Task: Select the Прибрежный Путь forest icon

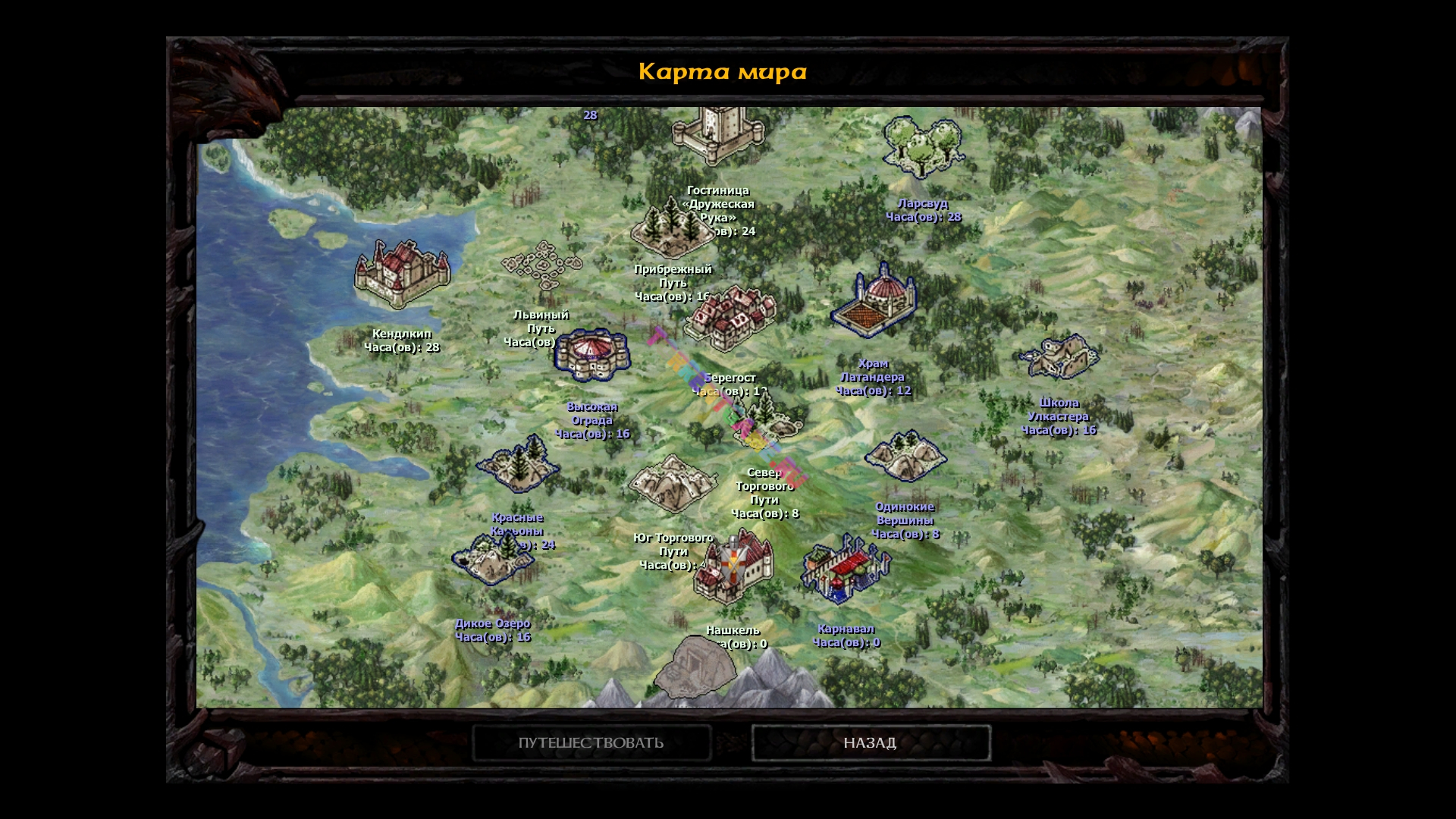Action: 670,227
